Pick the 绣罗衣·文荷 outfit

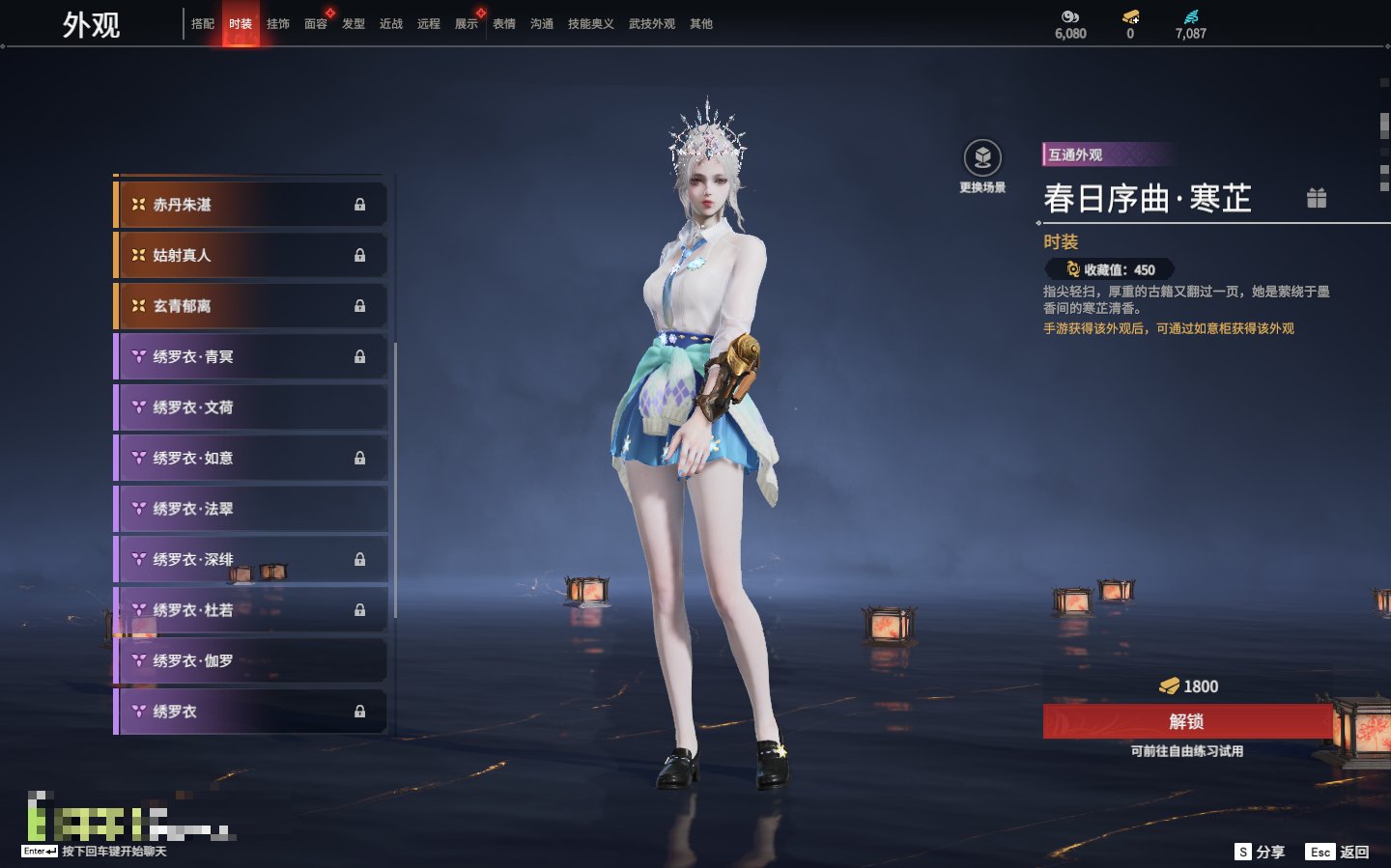pyautogui.click(x=251, y=407)
